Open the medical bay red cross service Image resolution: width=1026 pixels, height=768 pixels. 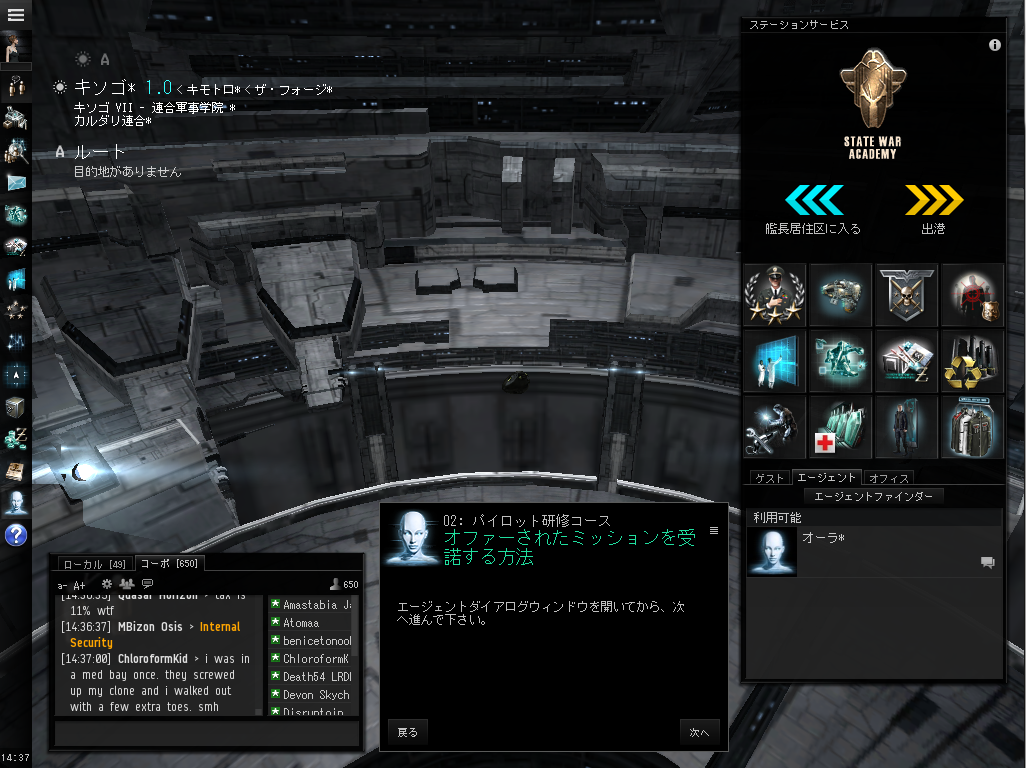pyautogui.click(x=840, y=427)
